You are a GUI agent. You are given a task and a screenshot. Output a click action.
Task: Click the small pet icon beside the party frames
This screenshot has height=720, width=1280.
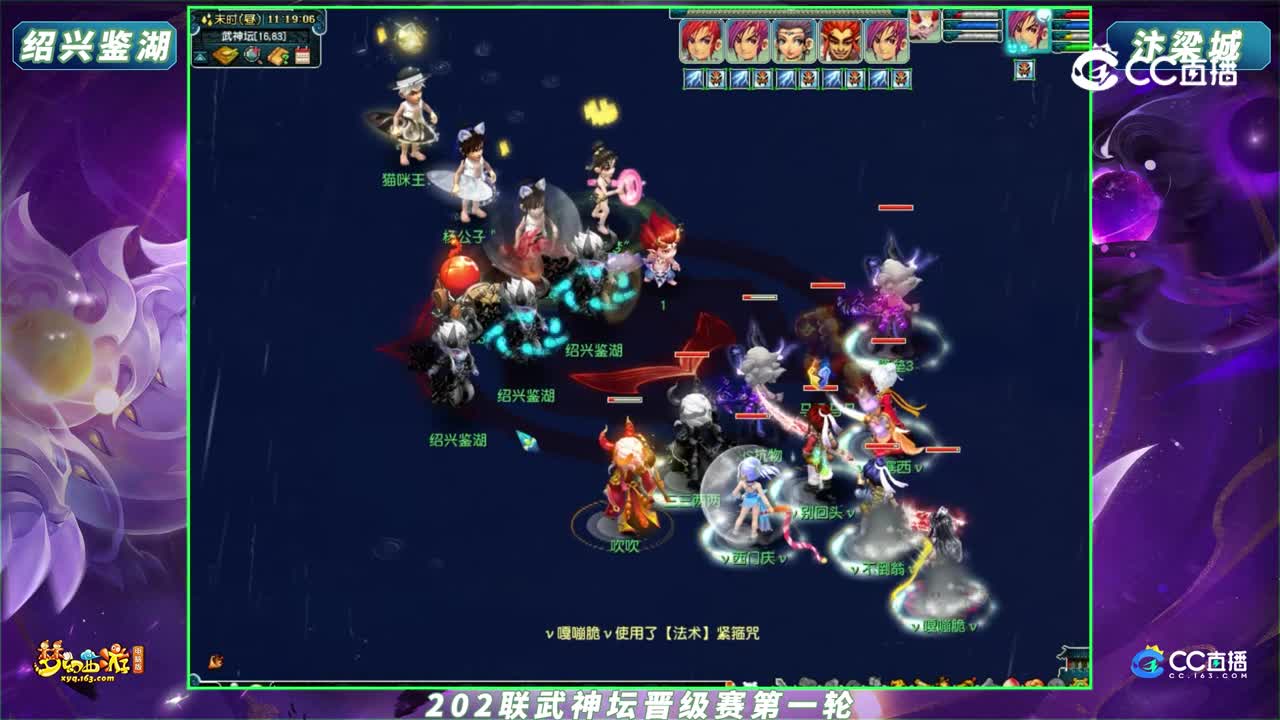[925, 28]
